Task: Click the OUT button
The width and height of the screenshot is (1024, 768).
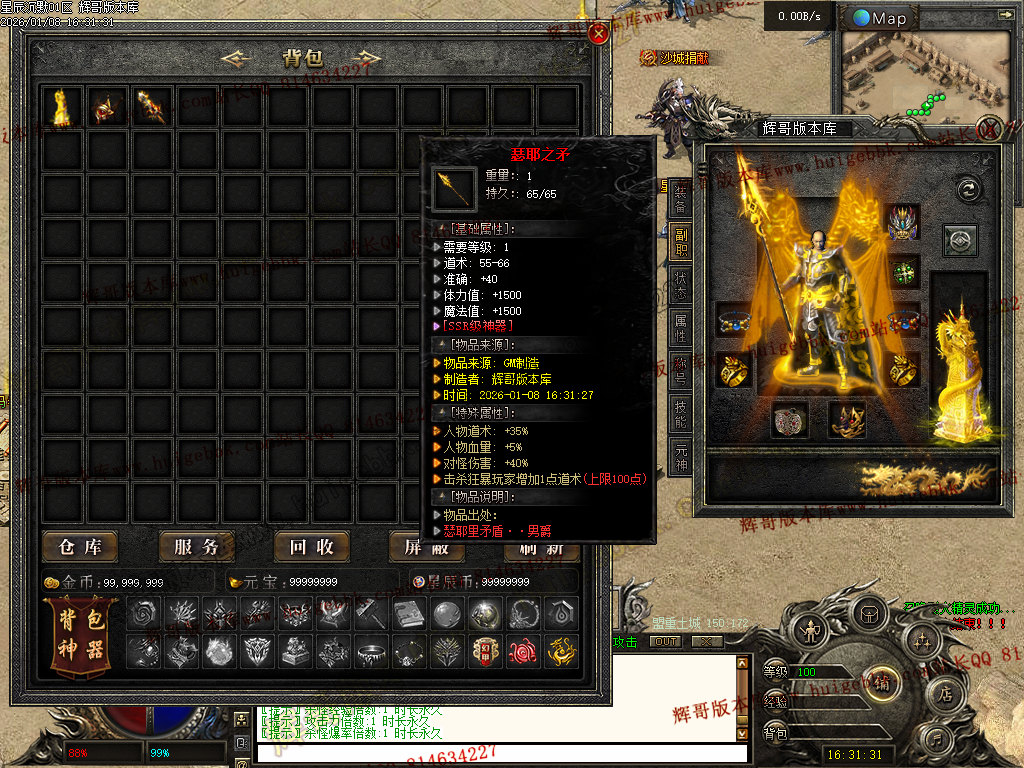Action: tap(665, 642)
